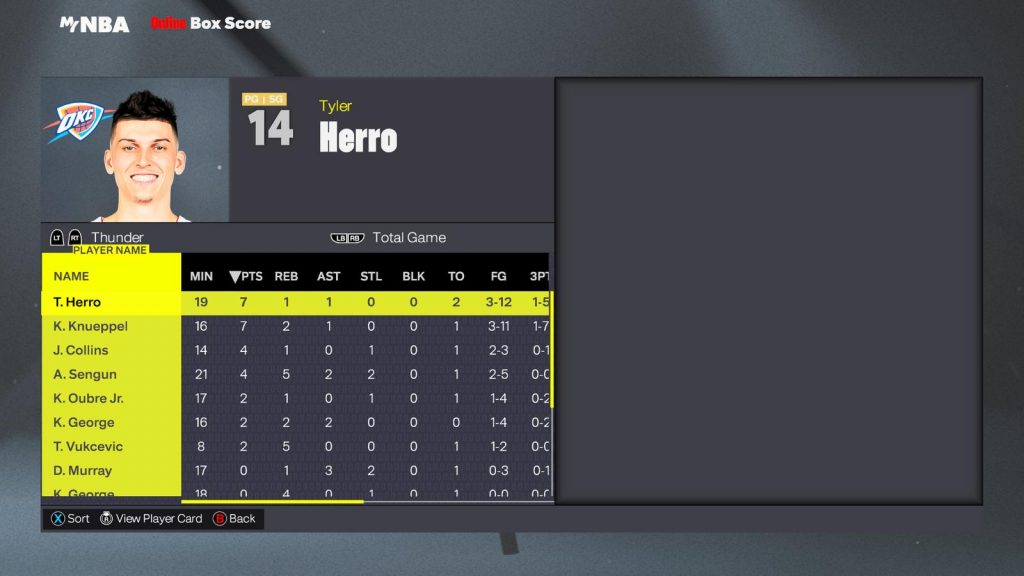
Task: Sort players by the NAME column
Action: 72,276
